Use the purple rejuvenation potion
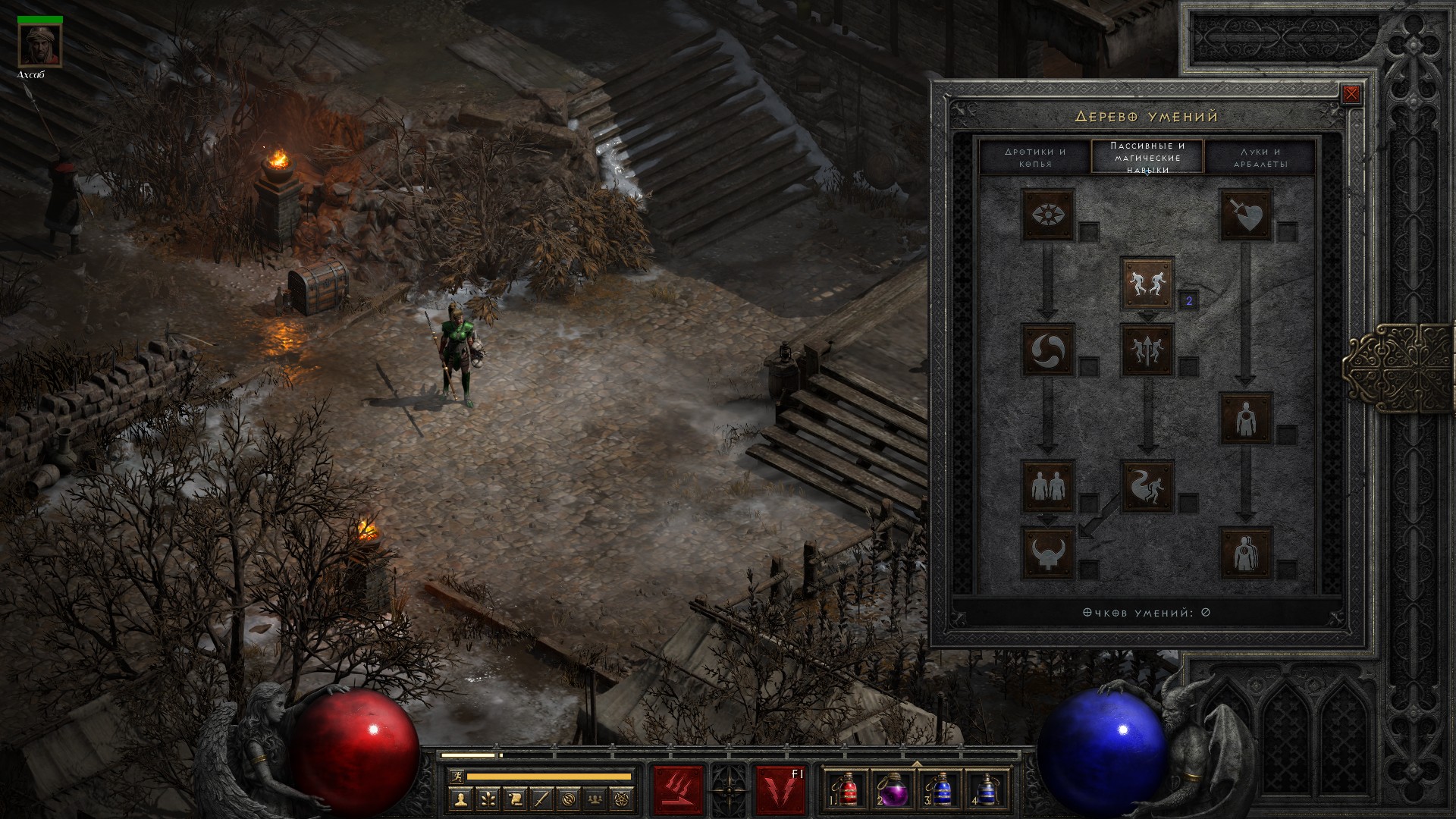The width and height of the screenshot is (1456, 819). click(893, 789)
